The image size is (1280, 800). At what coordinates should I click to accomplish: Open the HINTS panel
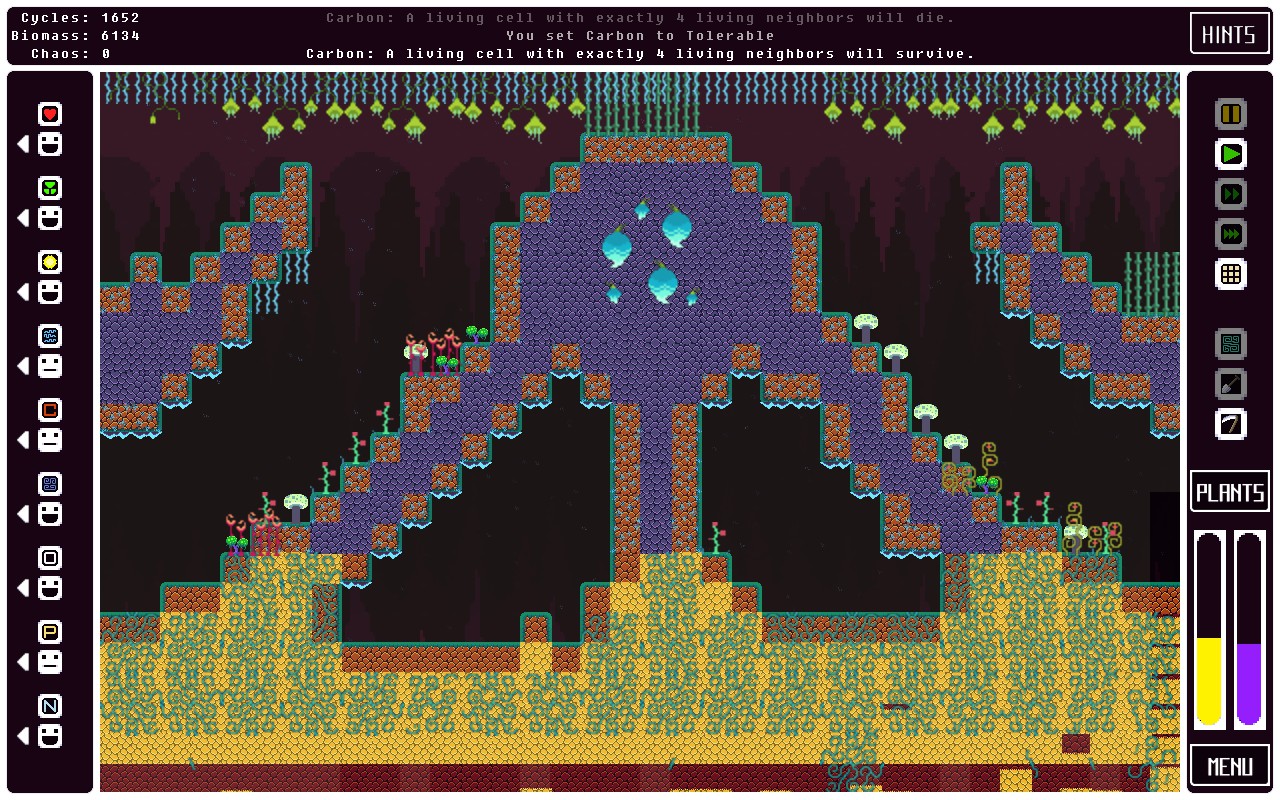(x=1229, y=33)
